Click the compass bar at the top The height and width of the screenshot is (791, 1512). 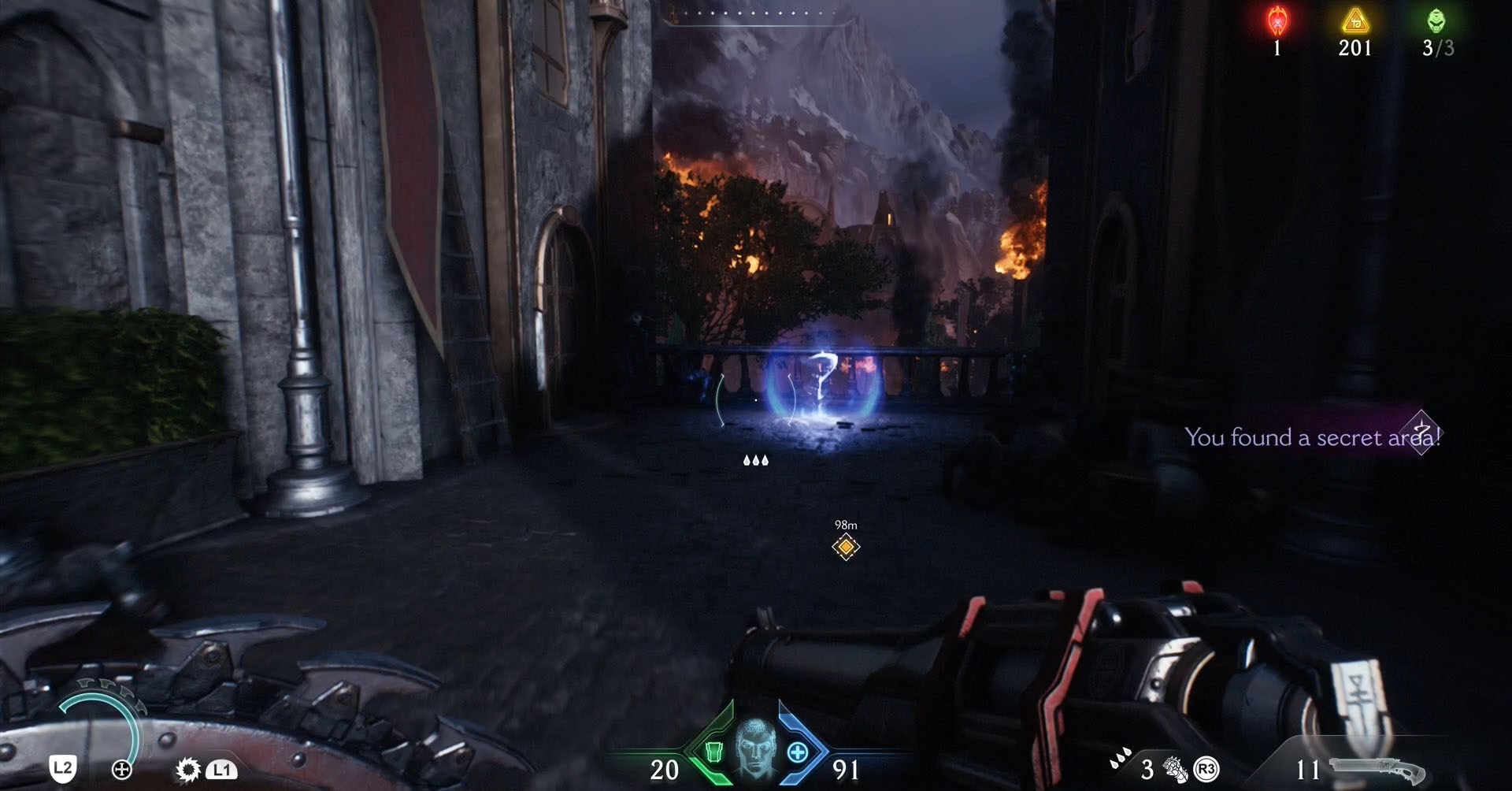point(754,14)
